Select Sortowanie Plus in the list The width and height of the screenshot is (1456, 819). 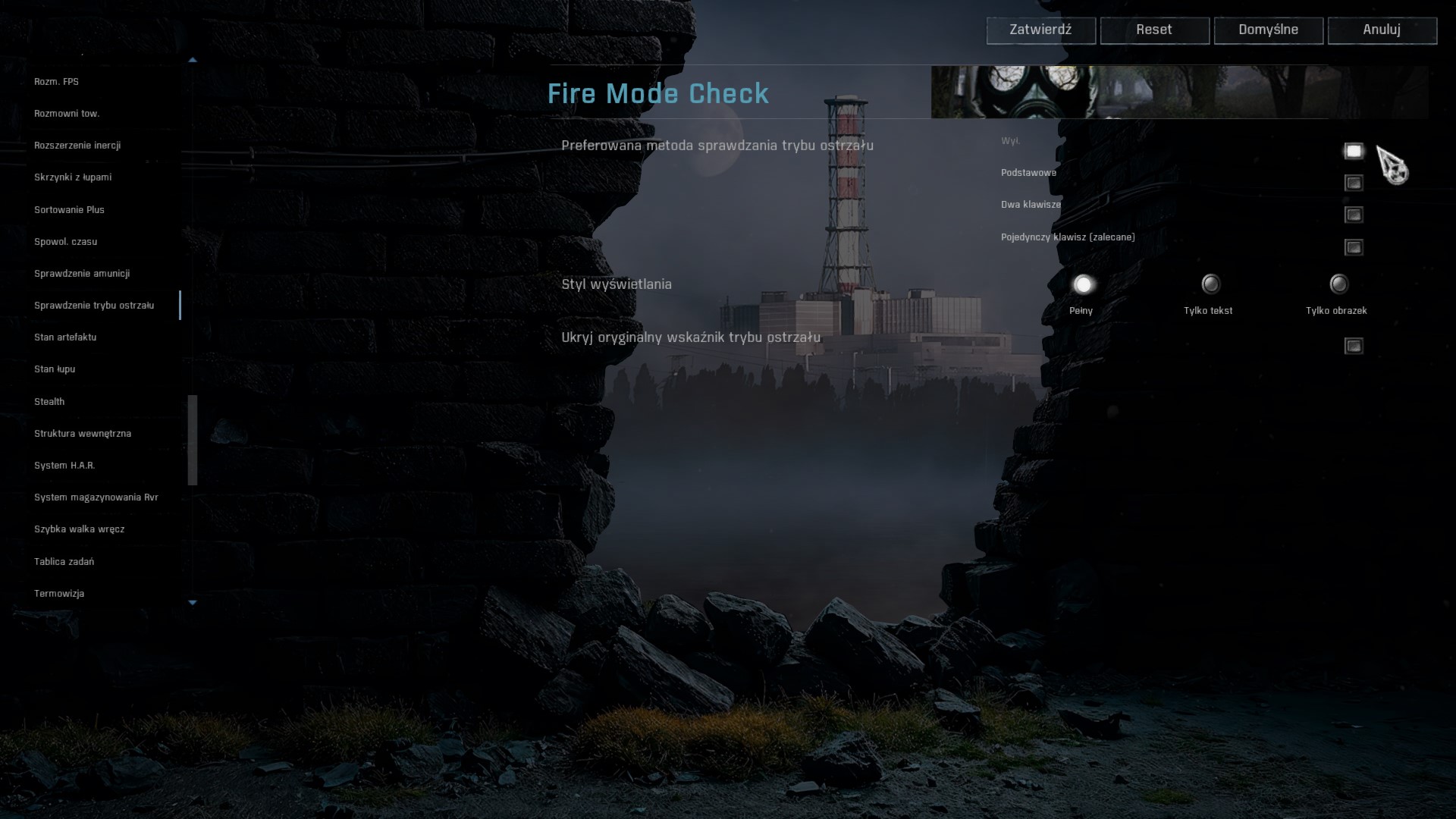[x=69, y=209]
